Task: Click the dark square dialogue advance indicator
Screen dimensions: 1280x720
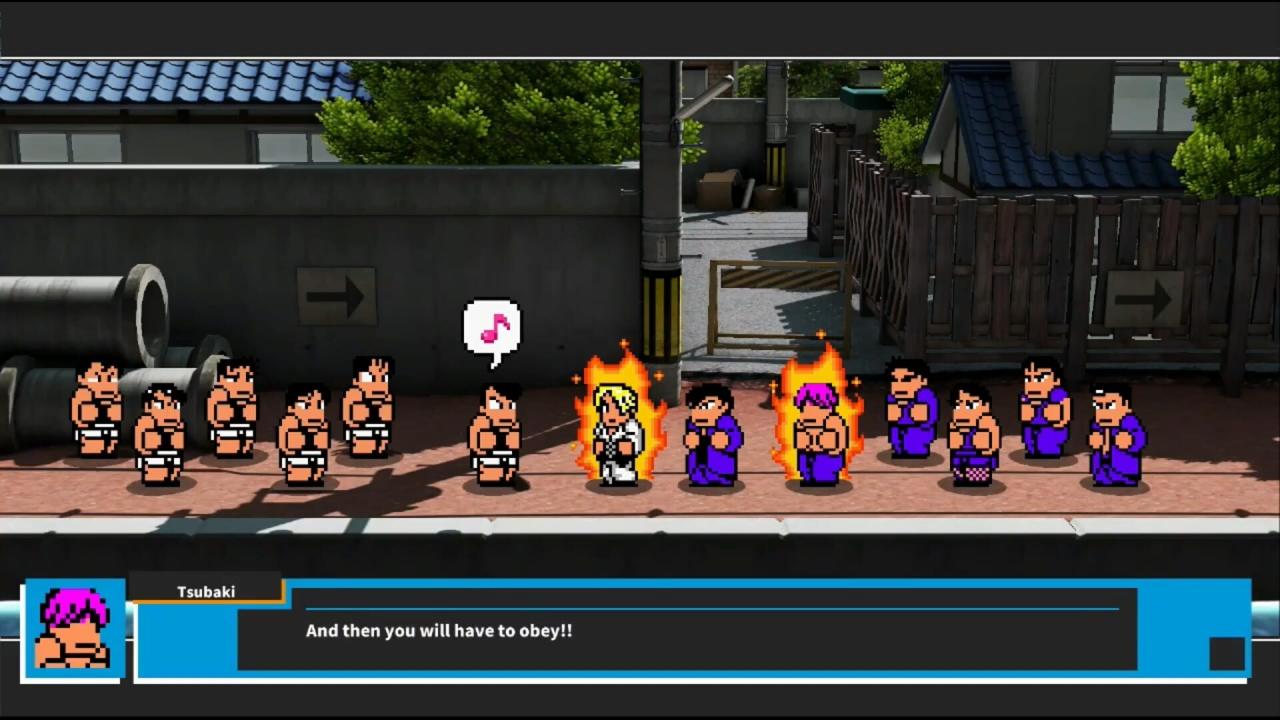Action: coord(1226,654)
